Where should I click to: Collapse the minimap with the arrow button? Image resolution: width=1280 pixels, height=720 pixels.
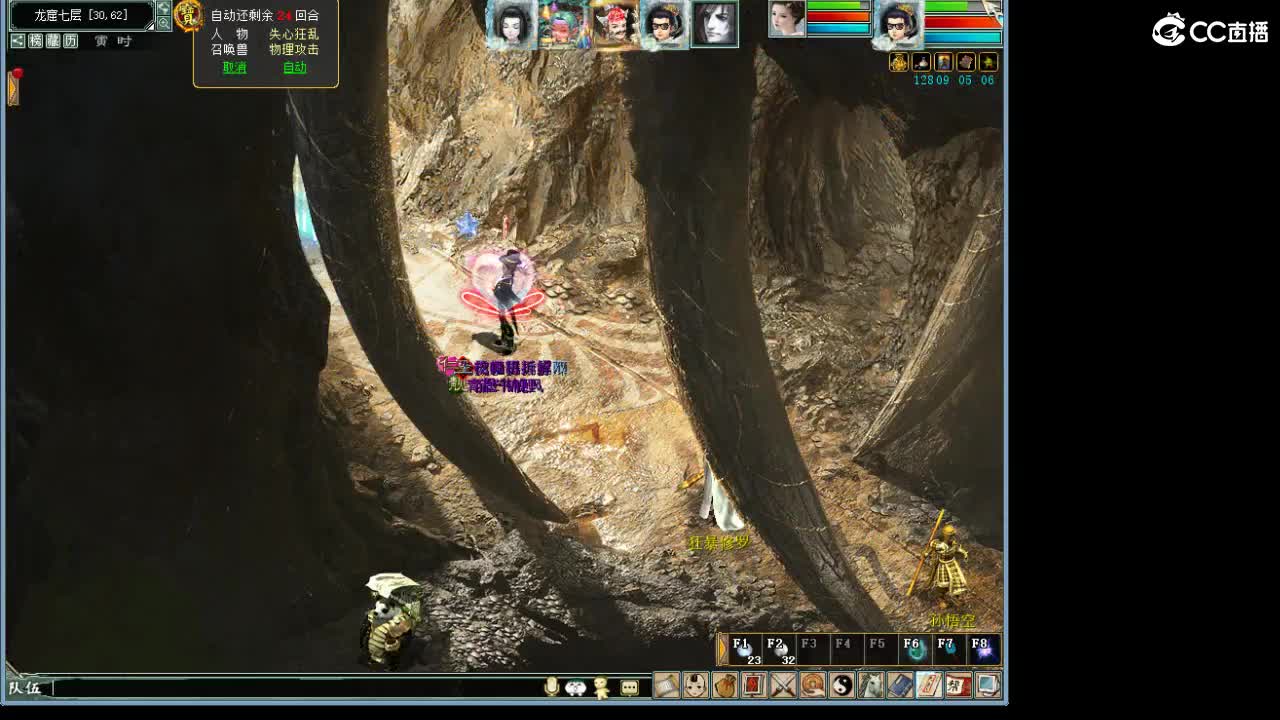[x=164, y=9]
